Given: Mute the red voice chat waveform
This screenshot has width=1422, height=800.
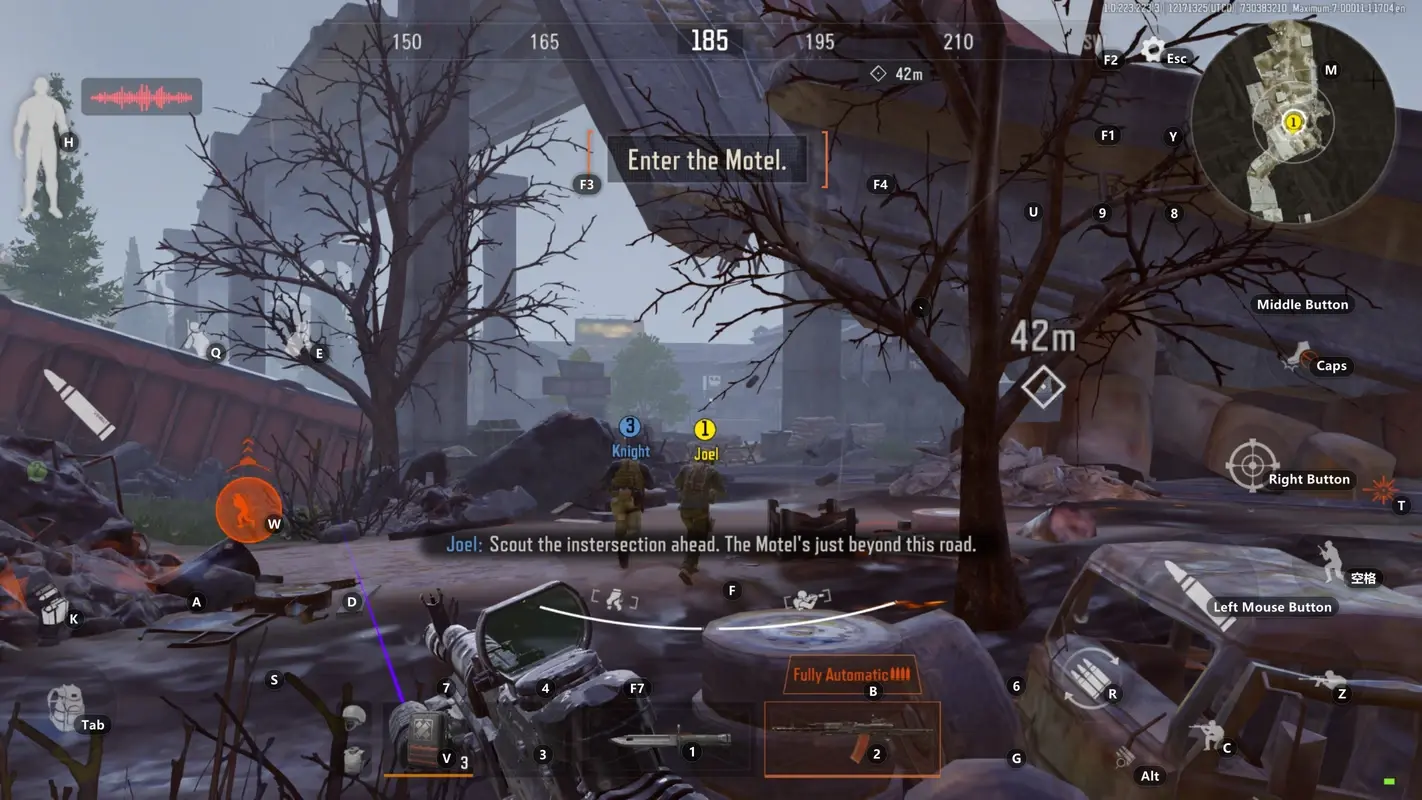Looking at the screenshot, I should [140, 97].
